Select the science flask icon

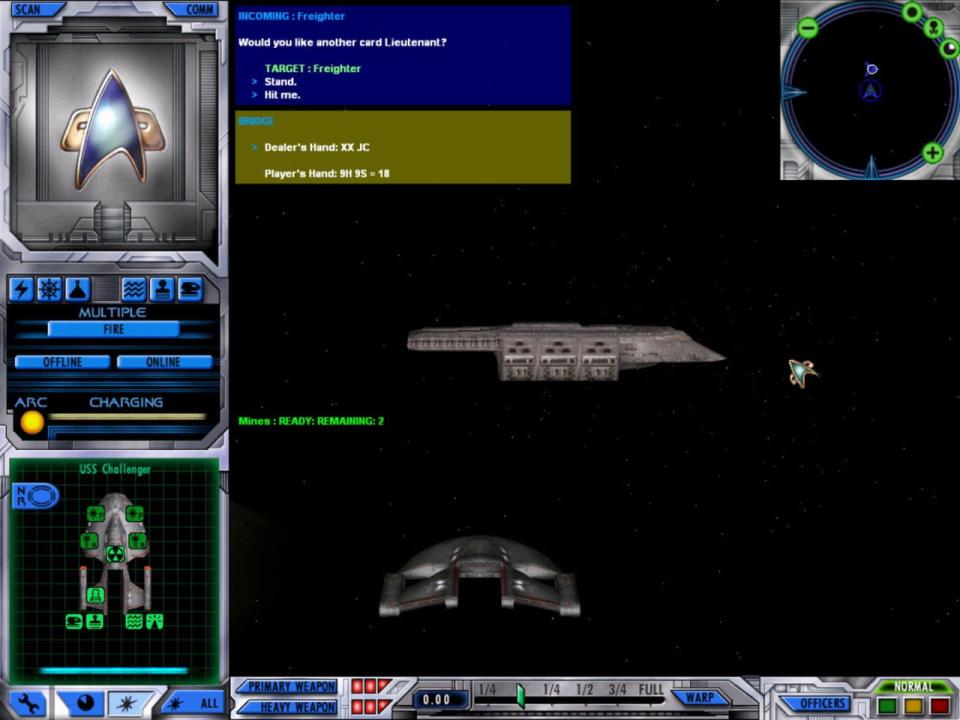point(77,290)
